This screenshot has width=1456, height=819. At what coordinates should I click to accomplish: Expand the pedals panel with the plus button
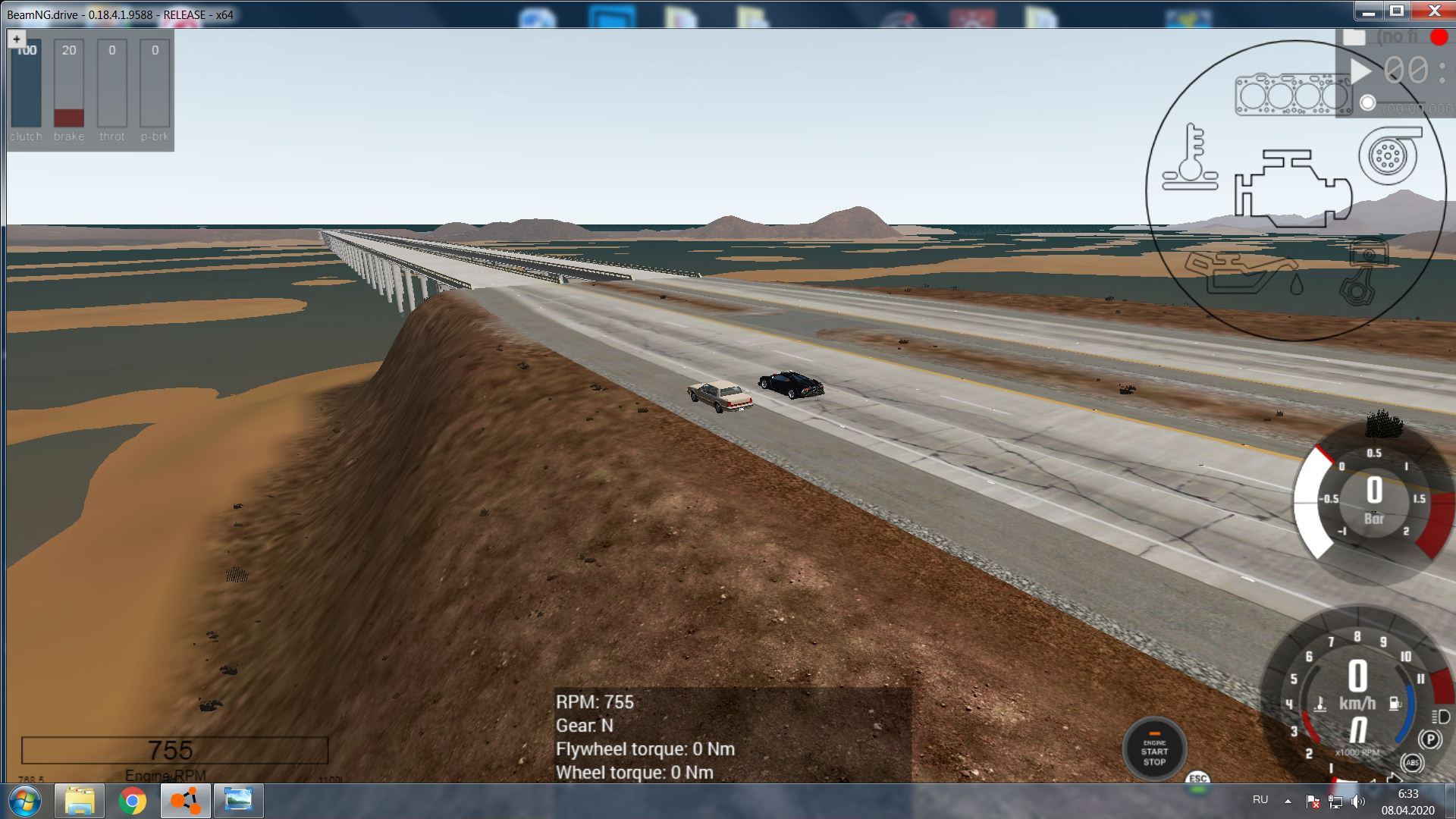point(17,39)
